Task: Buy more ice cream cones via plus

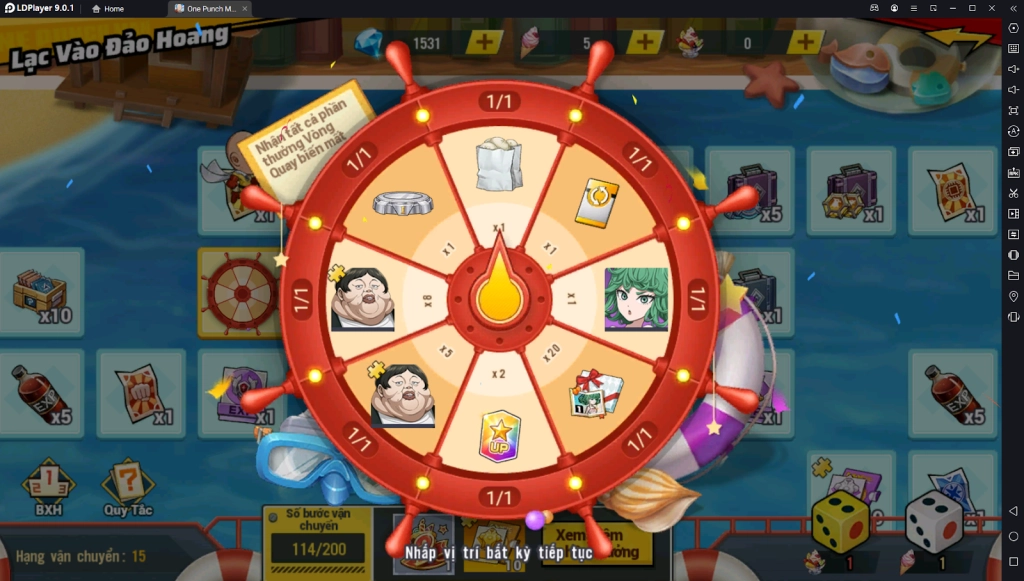Action: [x=645, y=43]
